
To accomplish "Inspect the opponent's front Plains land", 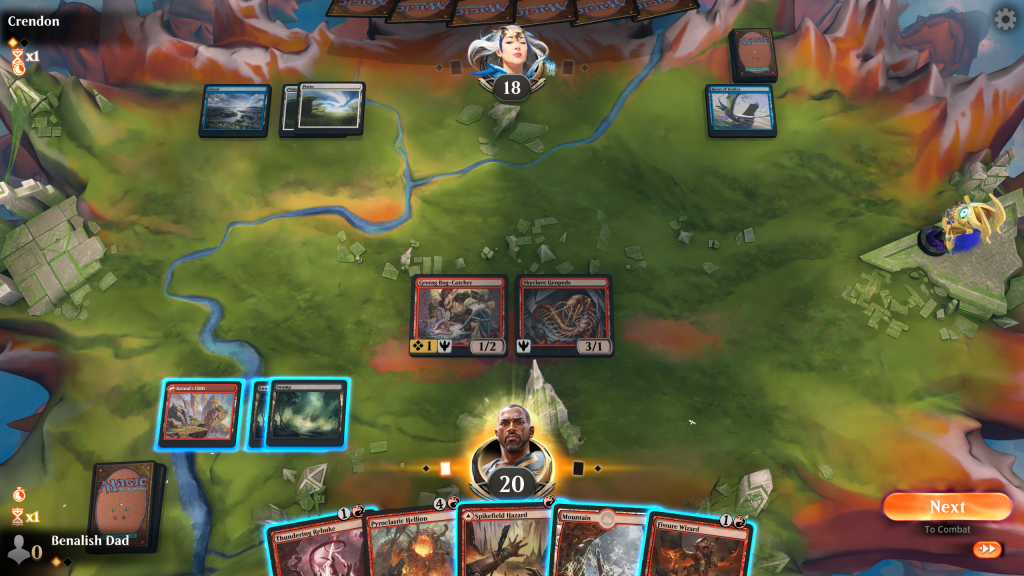I will pyautogui.click(x=329, y=108).
